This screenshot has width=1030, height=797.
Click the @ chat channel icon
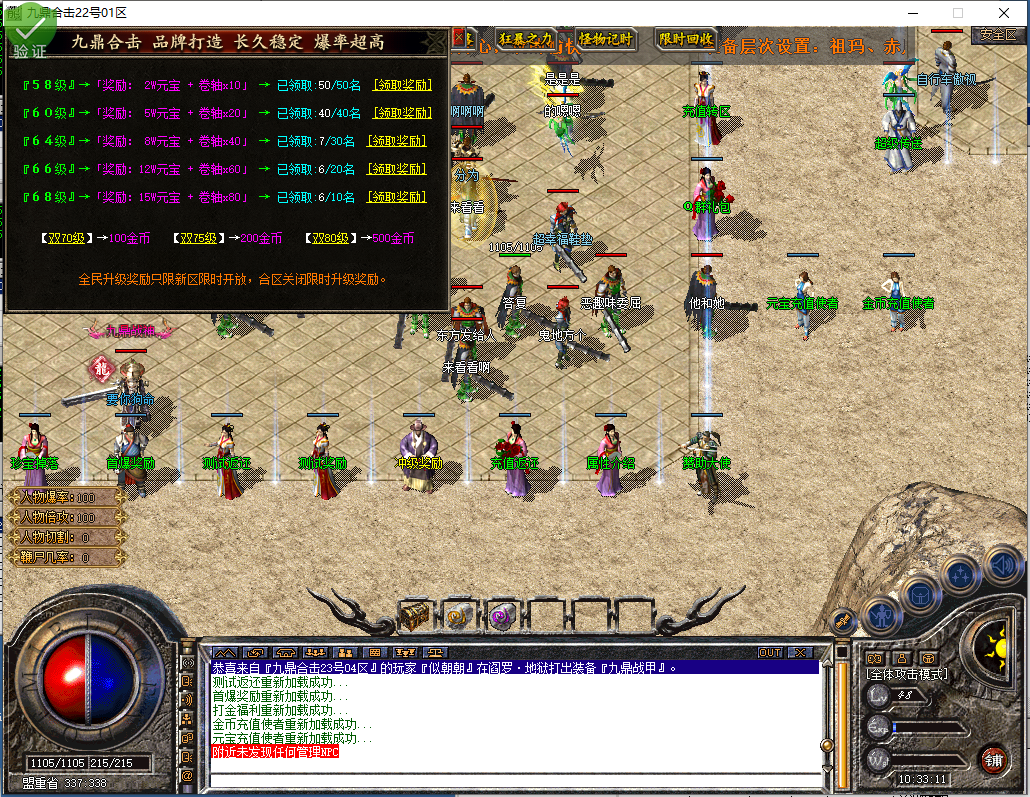pyautogui.click(x=187, y=776)
